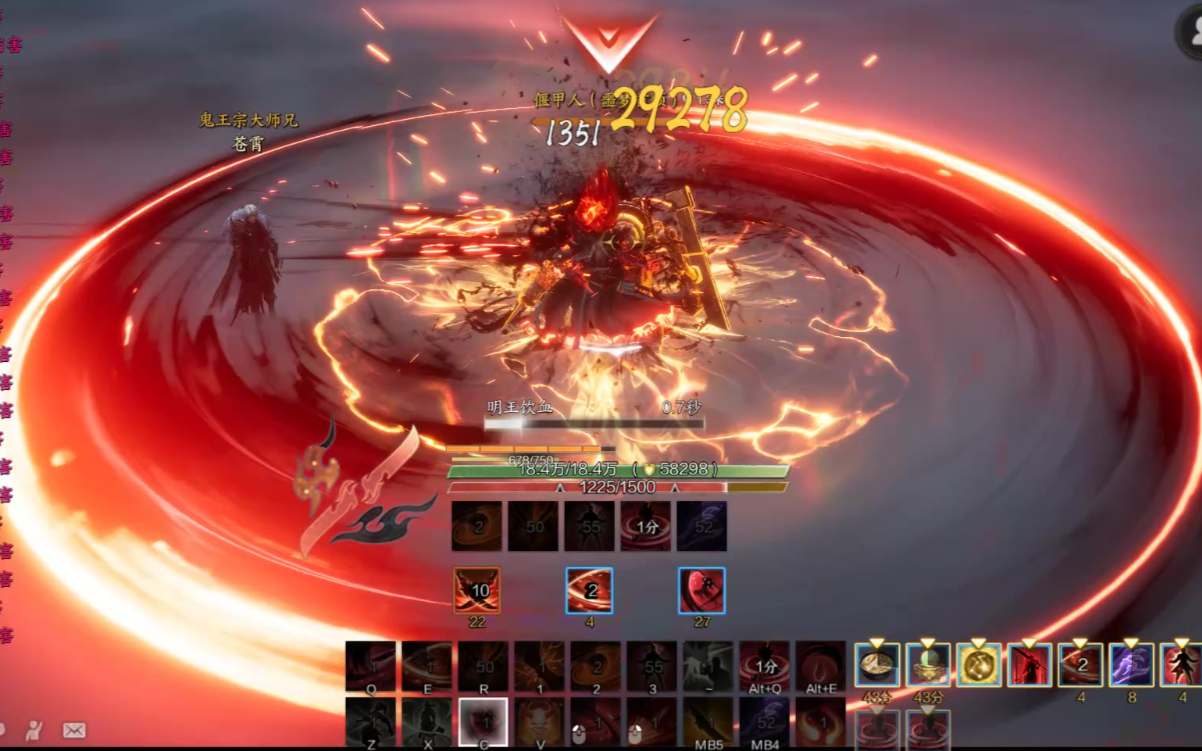Inspect the golden constellation orb buff
The width and height of the screenshot is (1202, 751).
pos(979,665)
